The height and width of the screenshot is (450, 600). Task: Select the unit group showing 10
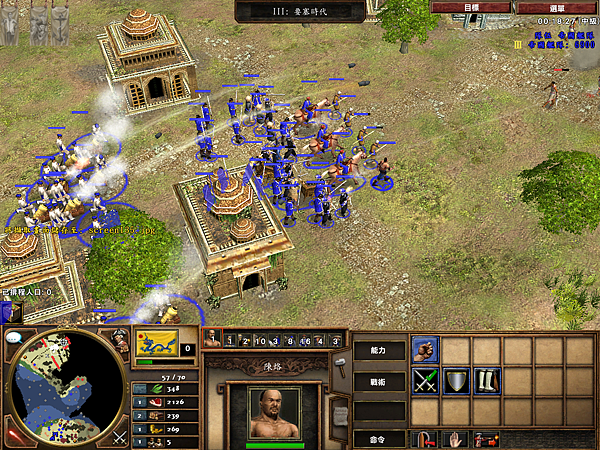pyautogui.click(x=258, y=341)
